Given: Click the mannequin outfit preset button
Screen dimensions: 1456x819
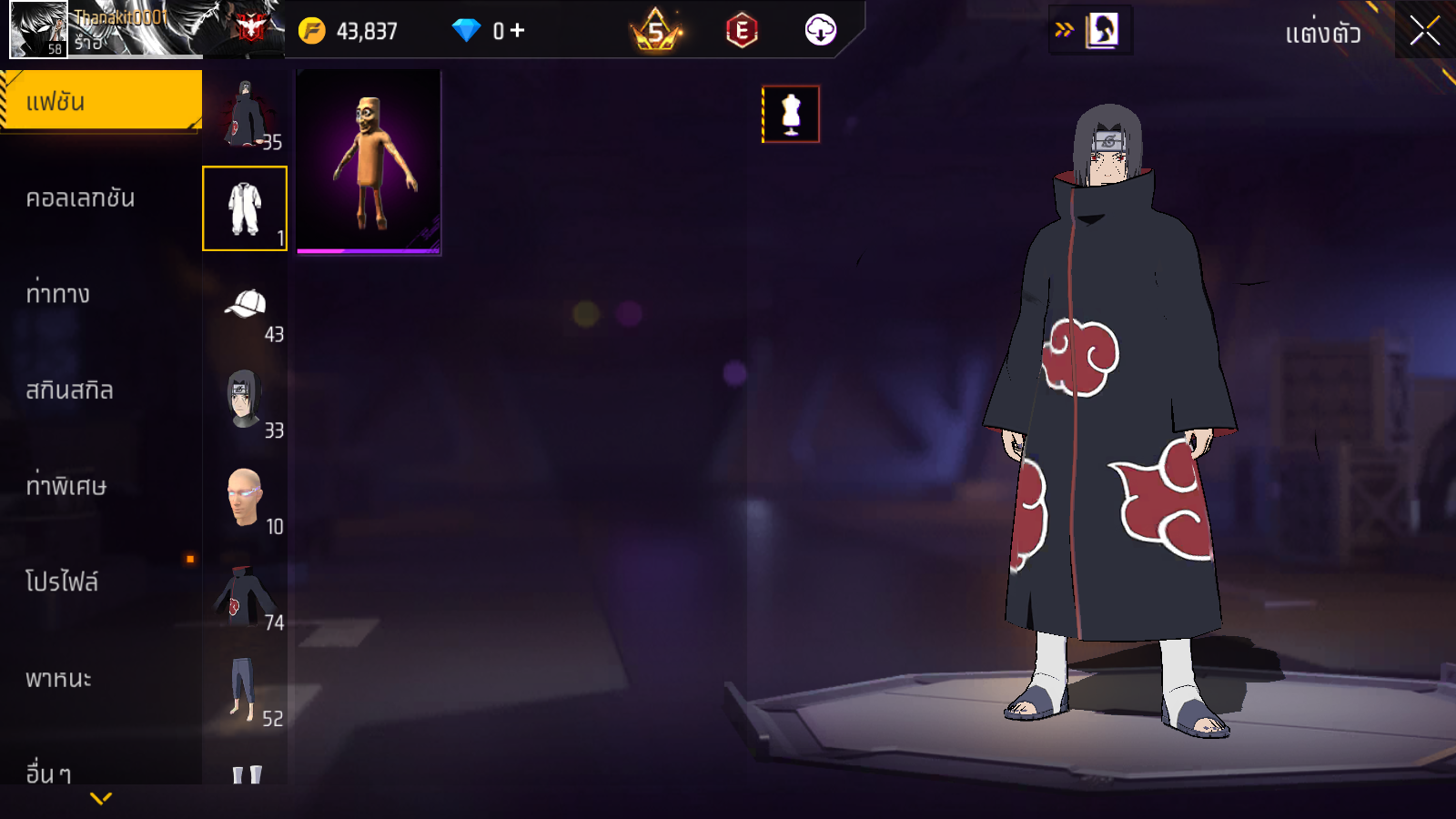Looking at the screenshot, I should pyautogui.click(x=791, y=115).
